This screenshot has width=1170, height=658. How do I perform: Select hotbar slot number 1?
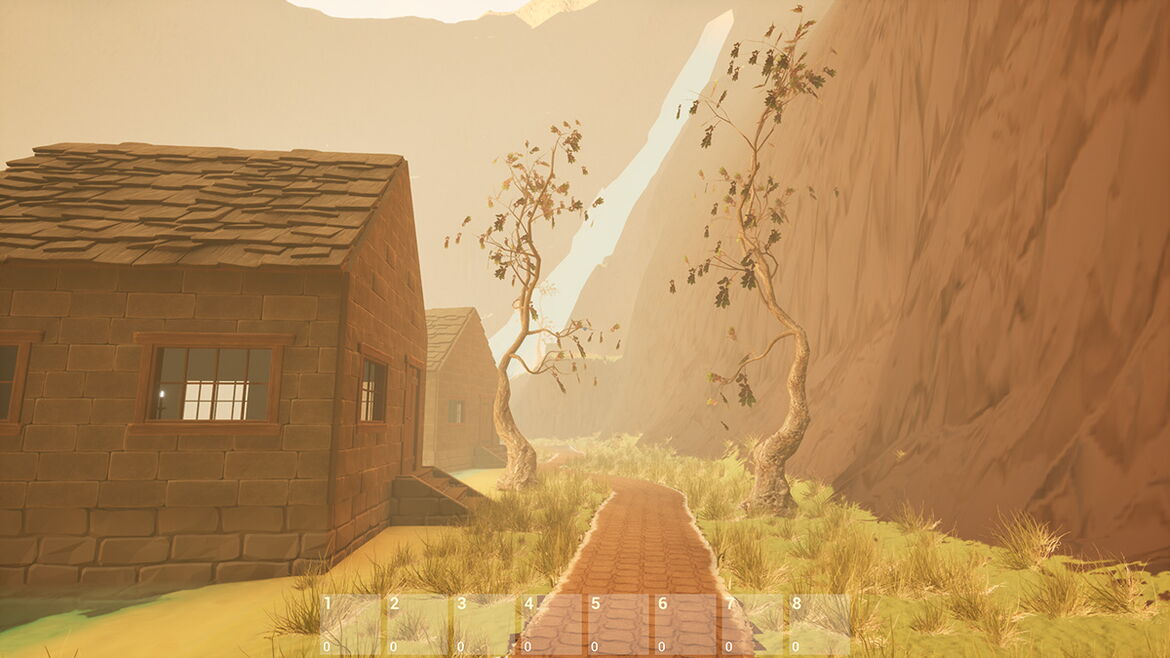(x=350, y=625)
